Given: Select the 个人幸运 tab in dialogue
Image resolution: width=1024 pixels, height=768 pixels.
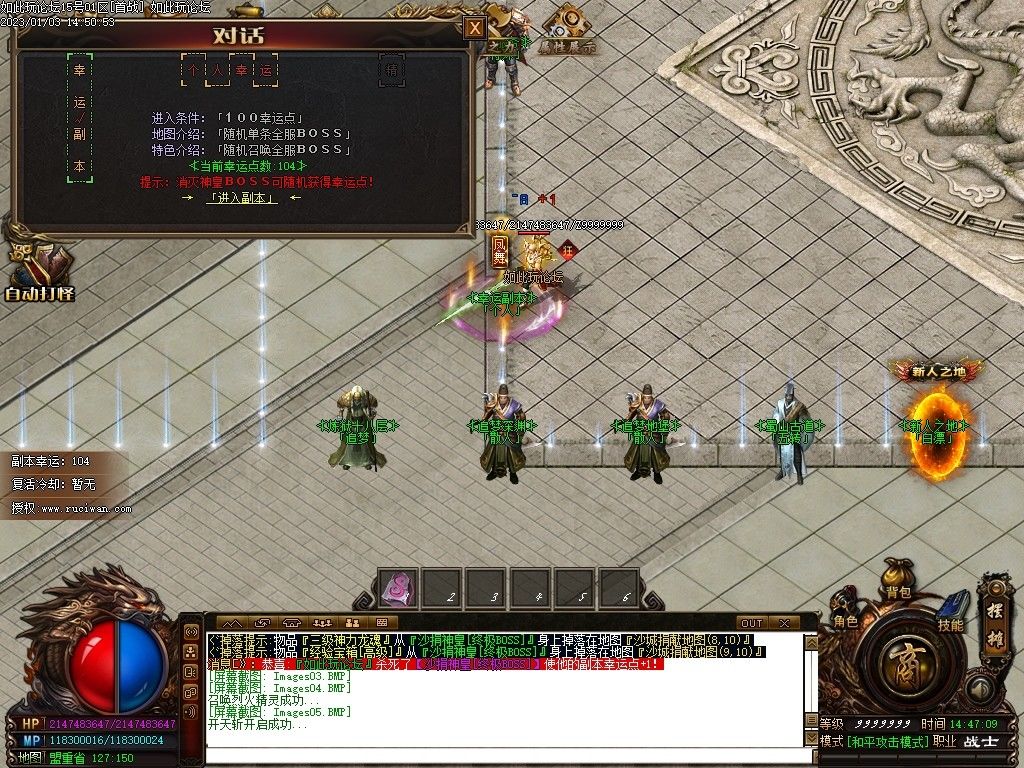Looking at the screenshot, I should point(229,71).
